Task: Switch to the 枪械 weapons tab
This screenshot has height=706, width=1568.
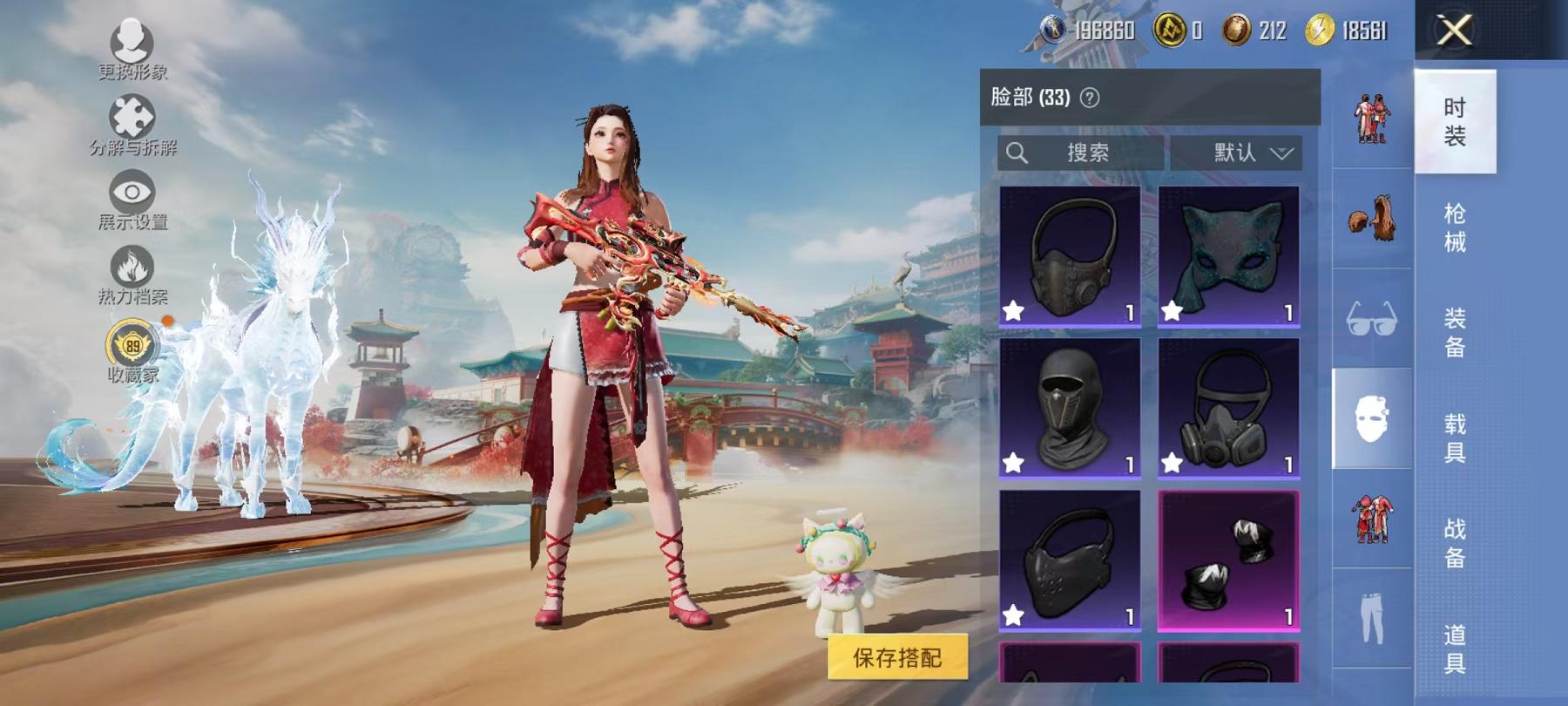Action: point(1457,228)
